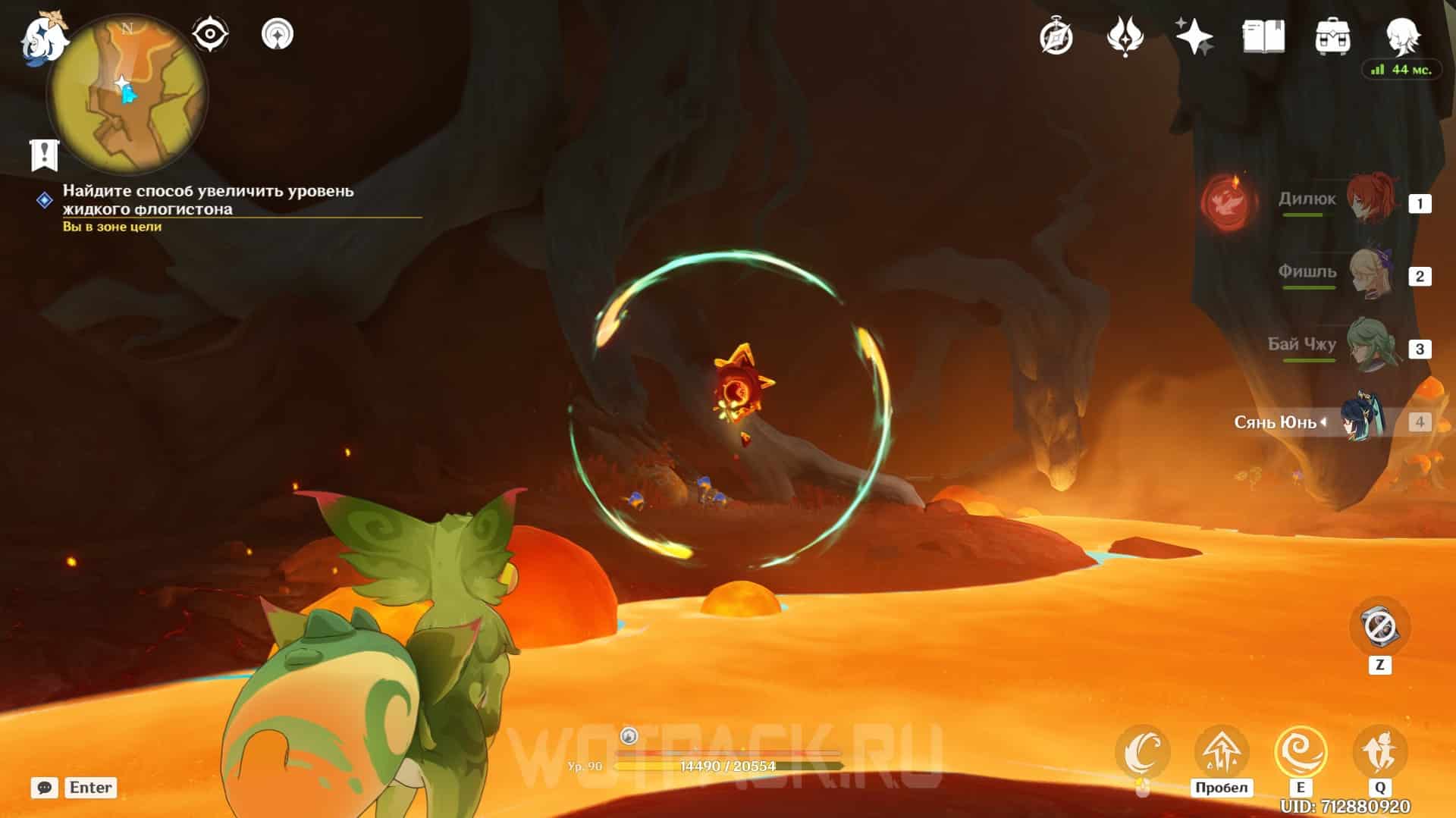This screenshot has height=818, width=1456.
Task: Expand the circular minimap
Action: coord(127,96)
